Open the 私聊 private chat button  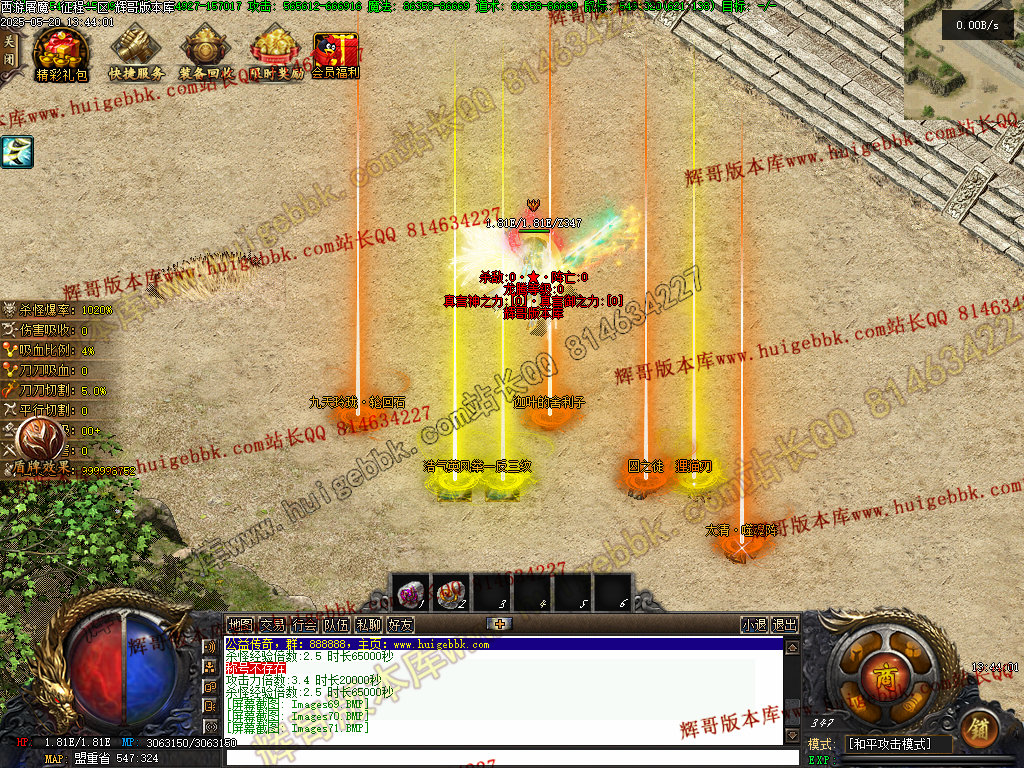coord(368,625)
